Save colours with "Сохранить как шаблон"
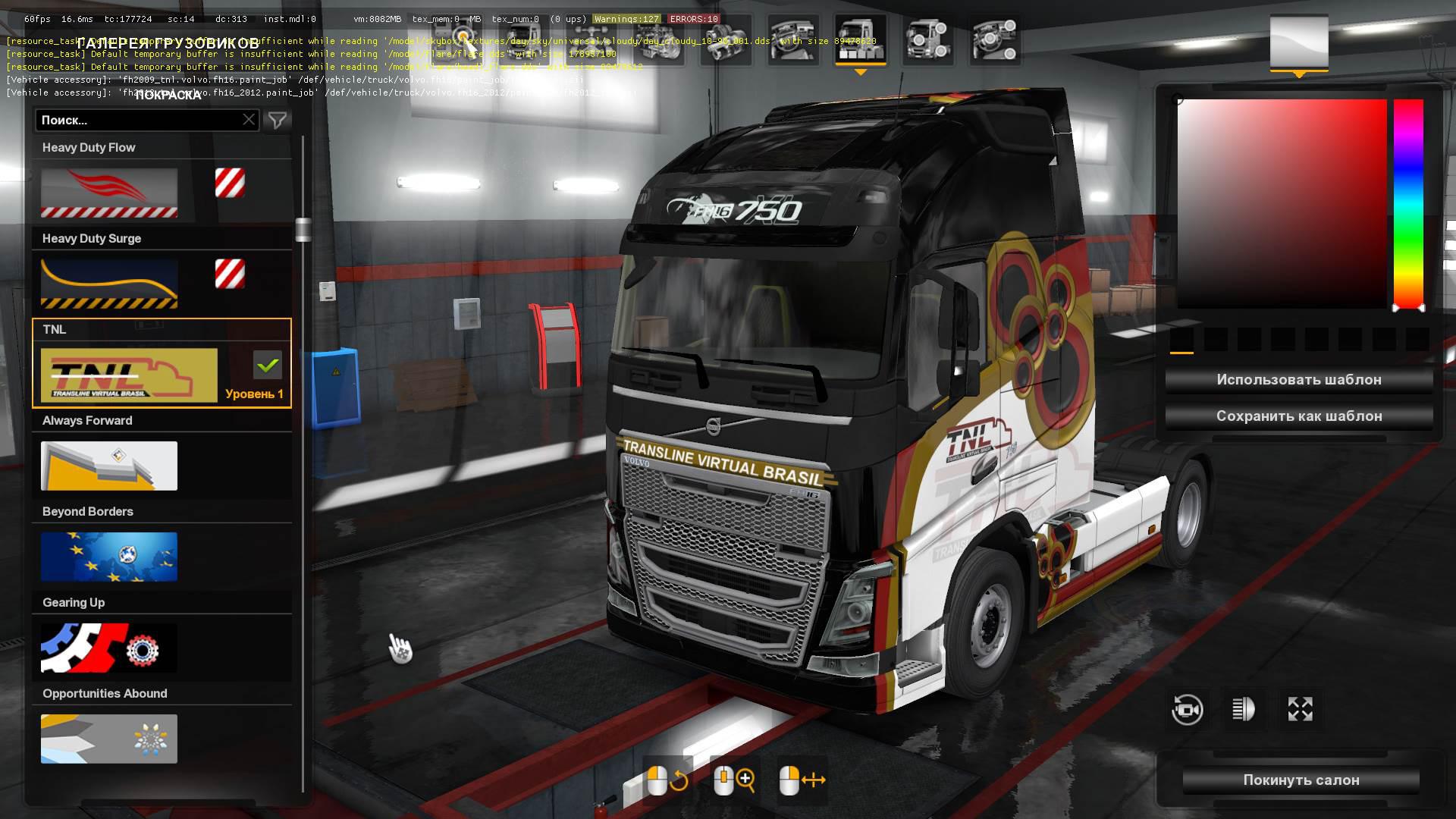Image resolution: width=1456 pixels, height=819 pixels. click(x=1298, y=416)
